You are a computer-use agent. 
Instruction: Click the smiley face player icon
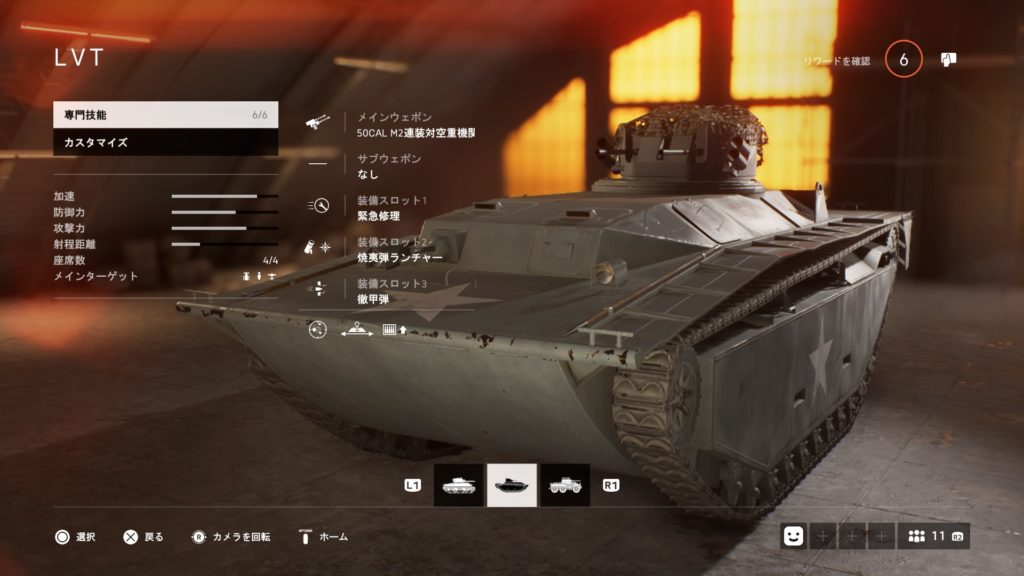pos(793,536)
